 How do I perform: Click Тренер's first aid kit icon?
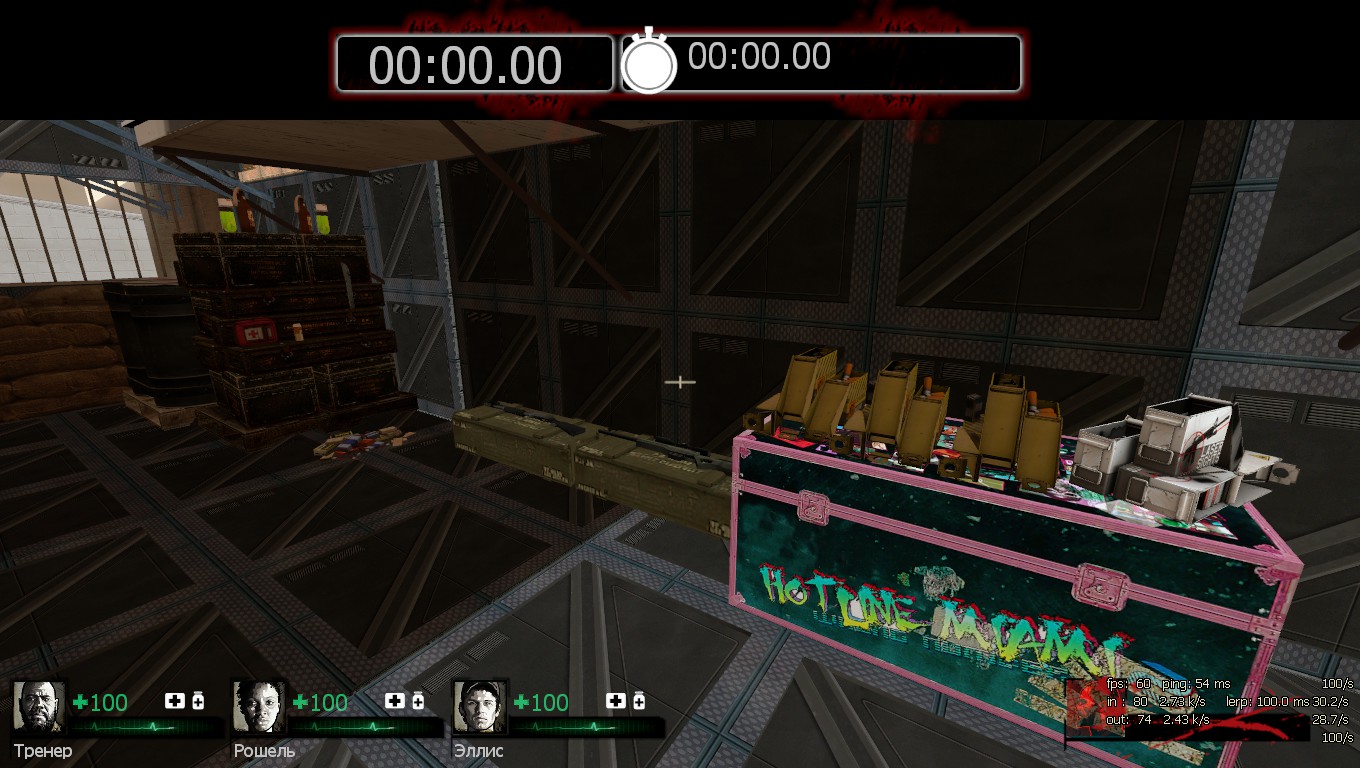coord(175,702)
